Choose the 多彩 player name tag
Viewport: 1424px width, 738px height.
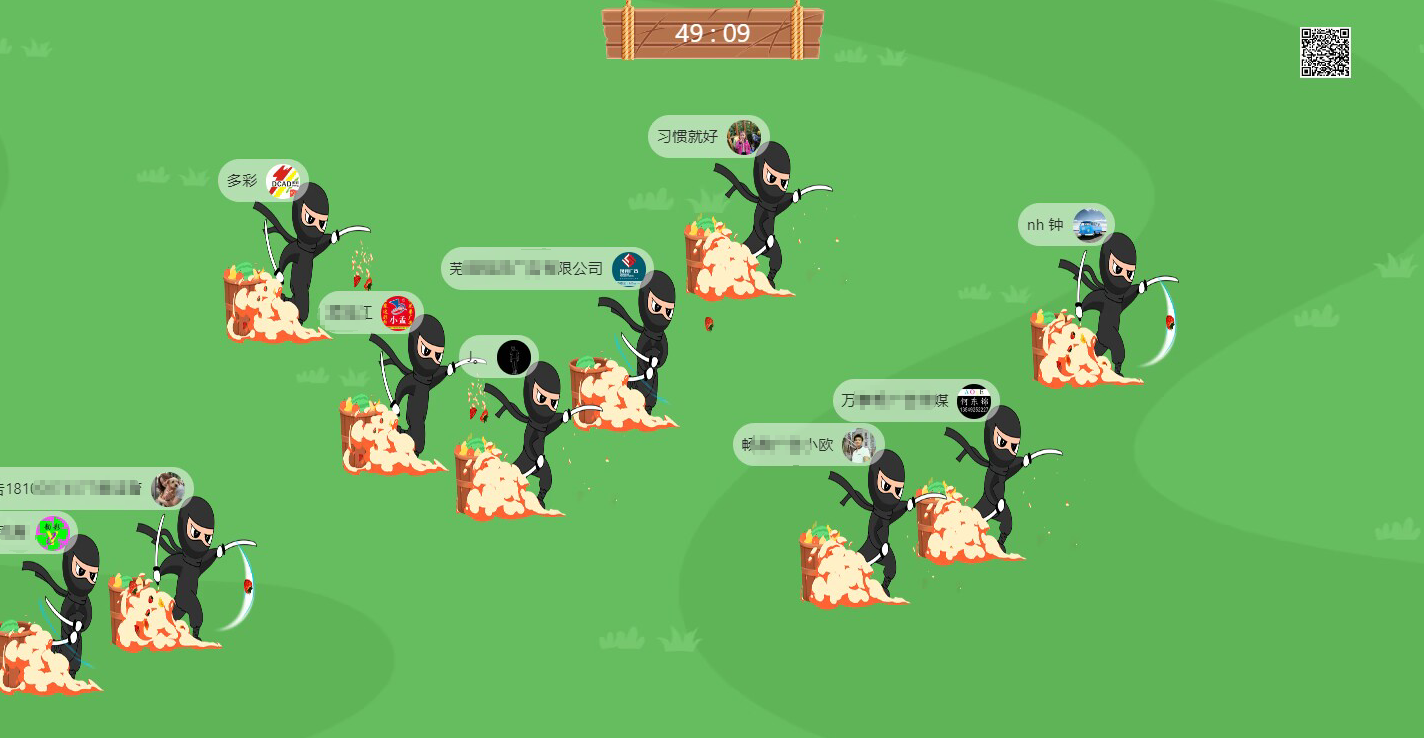[263, 181]
